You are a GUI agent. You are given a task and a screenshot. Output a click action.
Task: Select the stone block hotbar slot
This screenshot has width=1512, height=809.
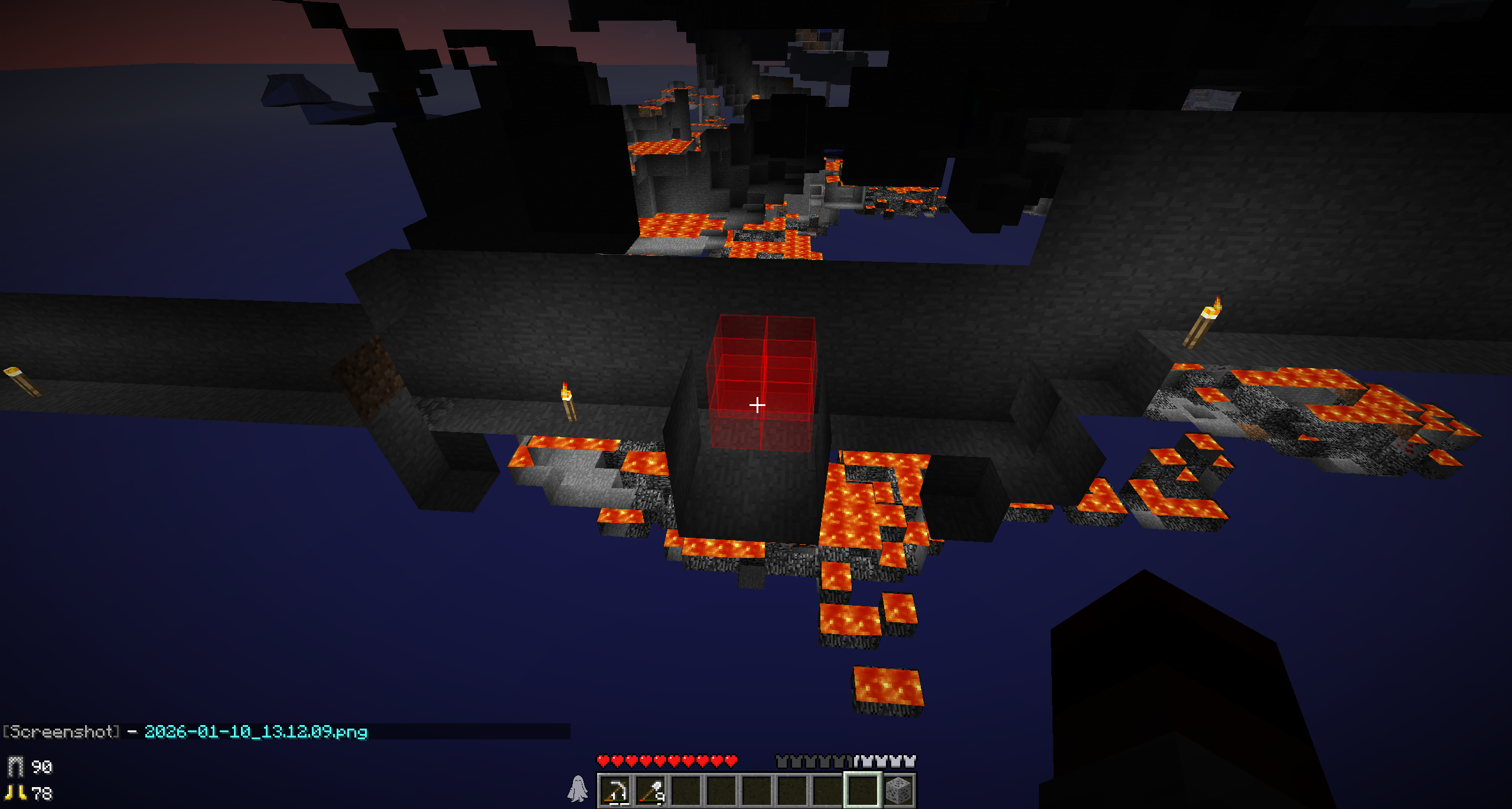(x=898, y=790)
